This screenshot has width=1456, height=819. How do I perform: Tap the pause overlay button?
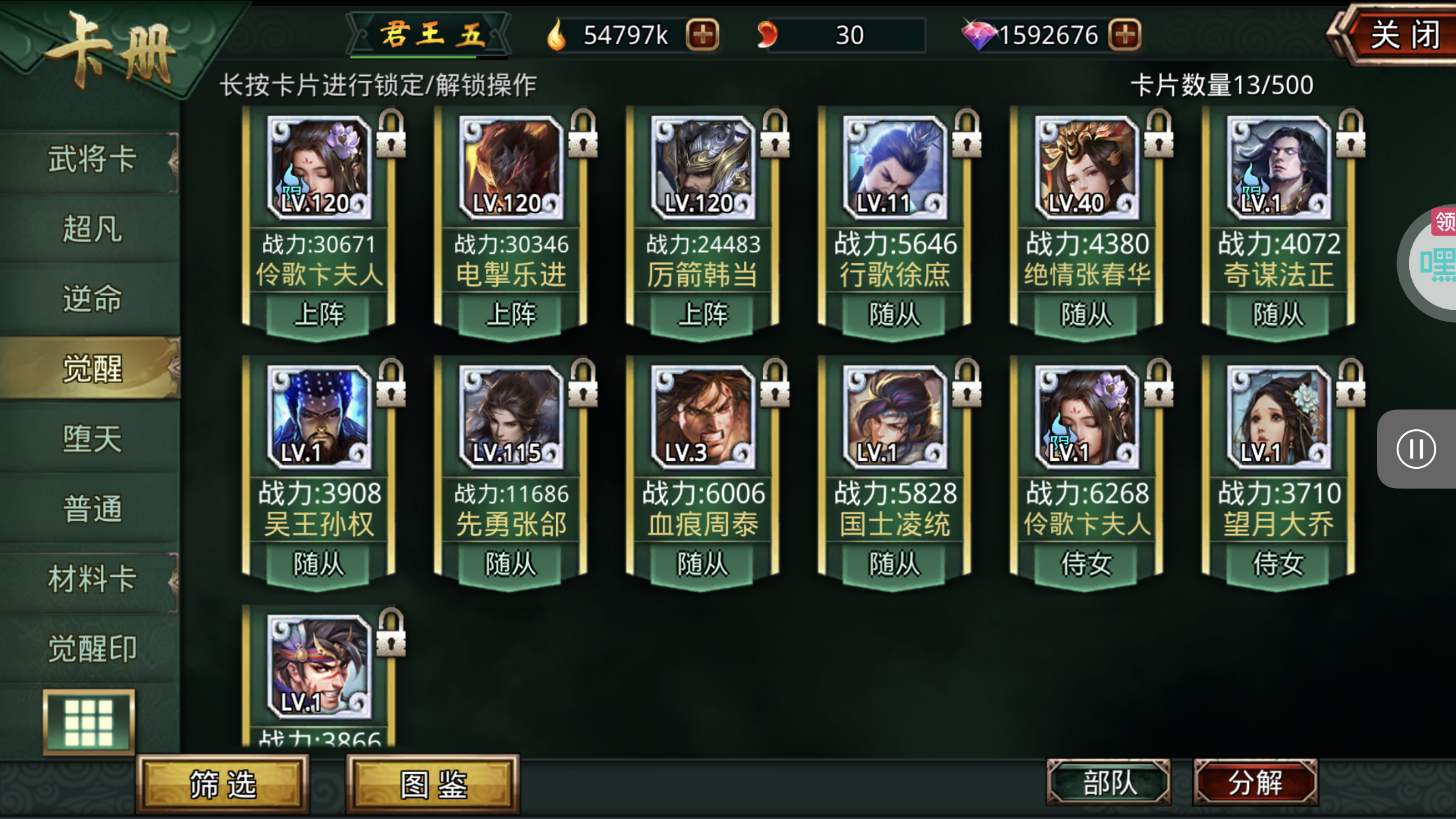point(1416,449)
